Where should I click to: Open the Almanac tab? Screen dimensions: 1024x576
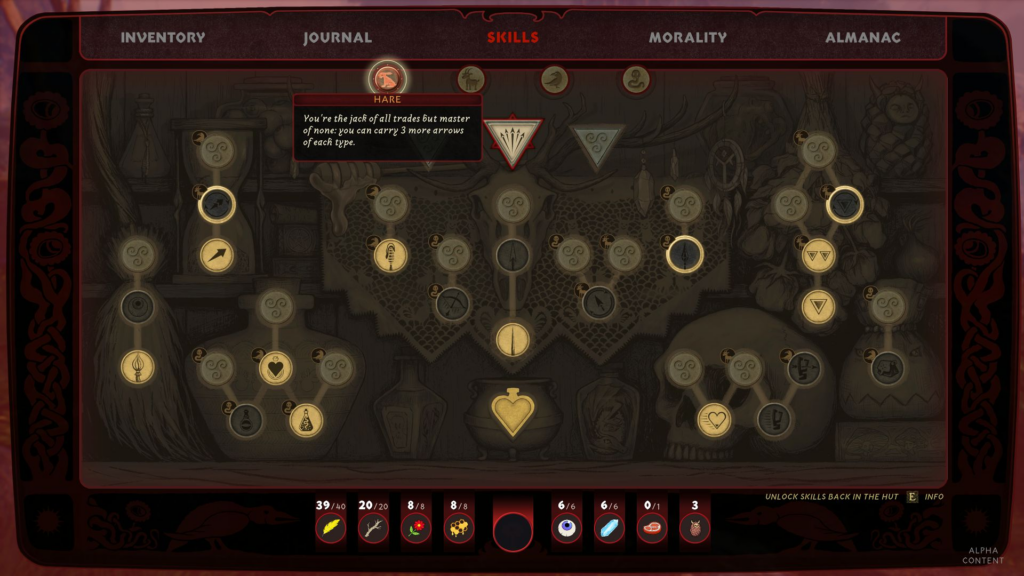coord(862,38)
